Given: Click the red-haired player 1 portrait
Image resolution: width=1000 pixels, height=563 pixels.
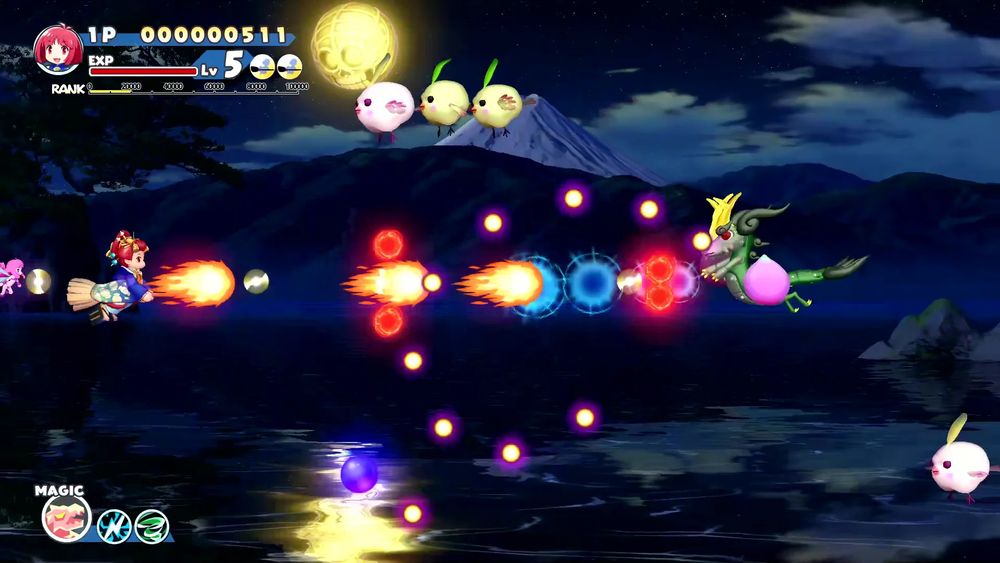Looking at the screenshot, I should (58, 50).
